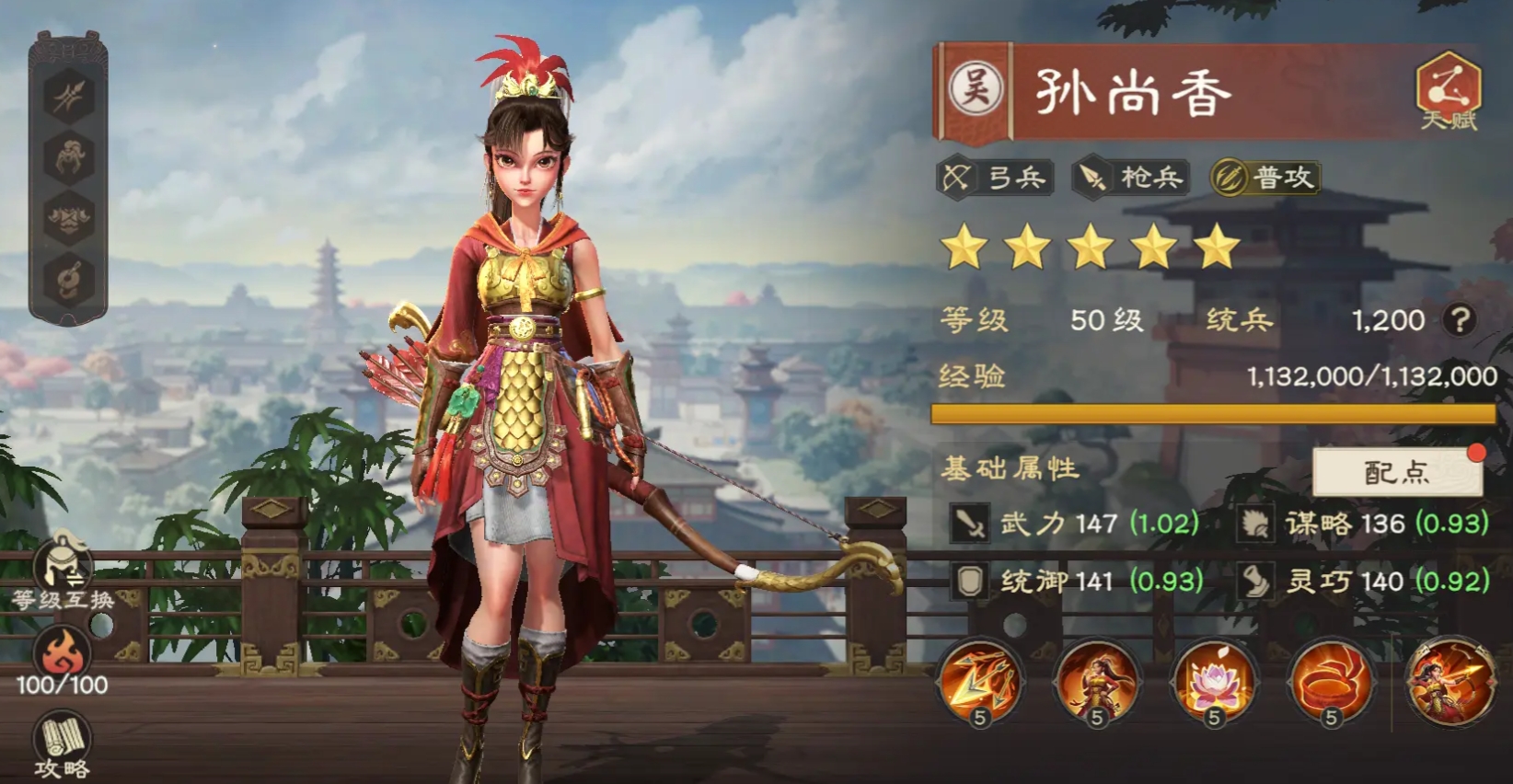Toggle the 普攻 attack mode option
Viewport: 1513px width, 784px height.
coord(1267,175)
